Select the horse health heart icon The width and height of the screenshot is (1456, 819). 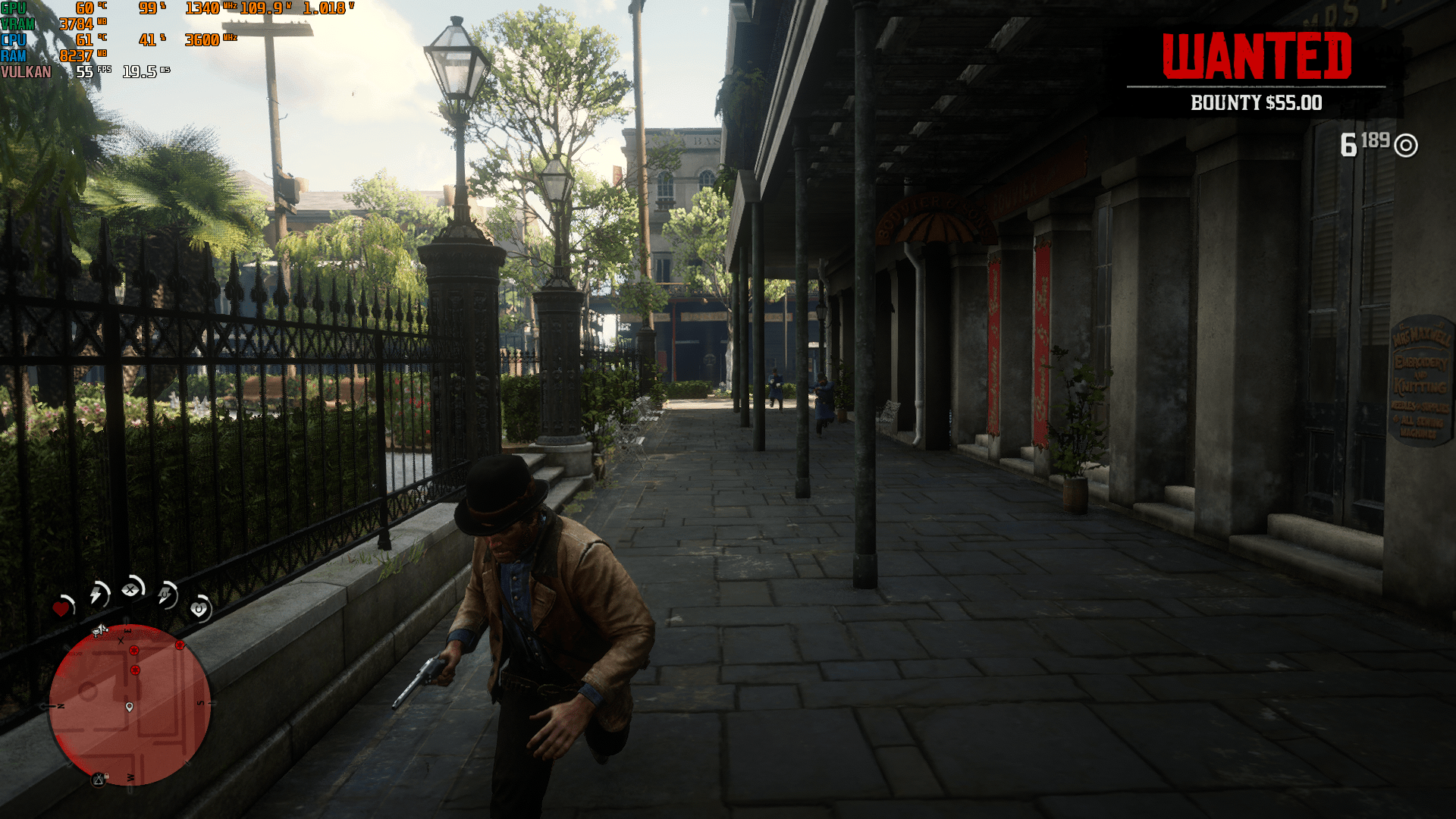196,610
